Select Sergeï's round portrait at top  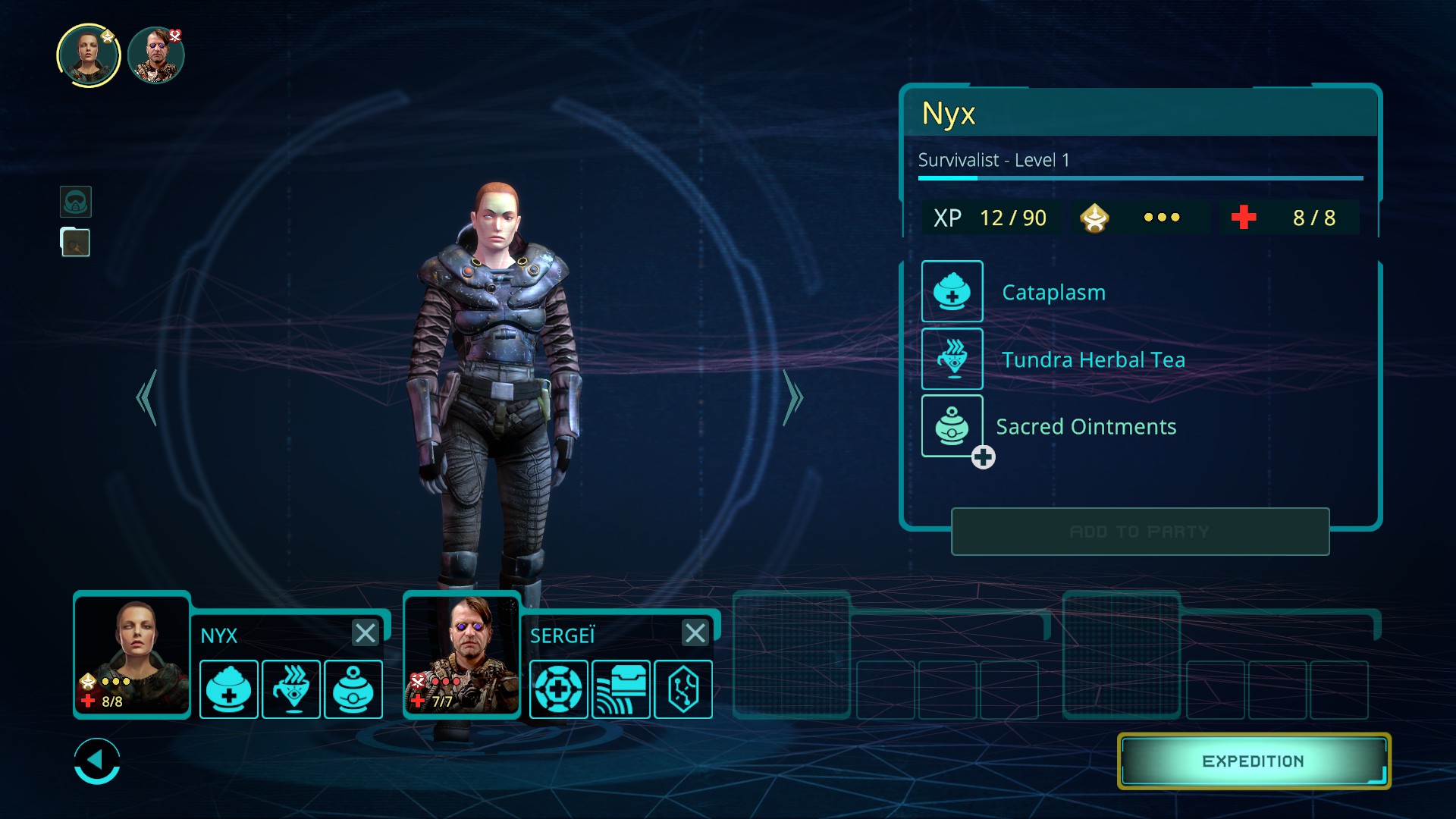pos(156,55)
